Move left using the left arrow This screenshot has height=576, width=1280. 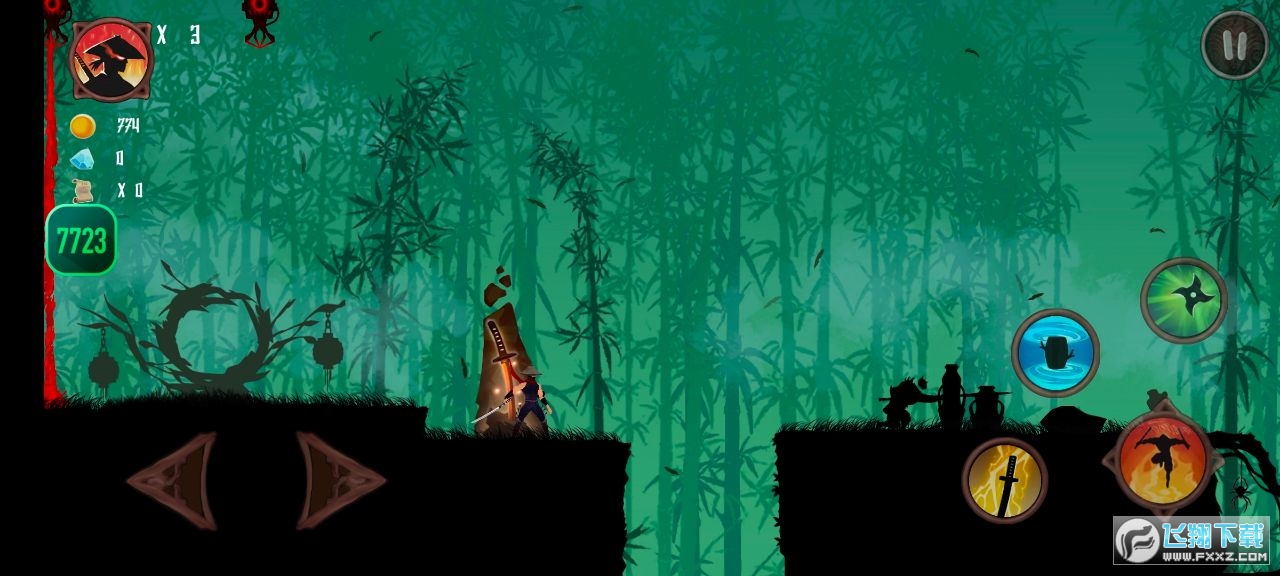[x=173, y=480]
